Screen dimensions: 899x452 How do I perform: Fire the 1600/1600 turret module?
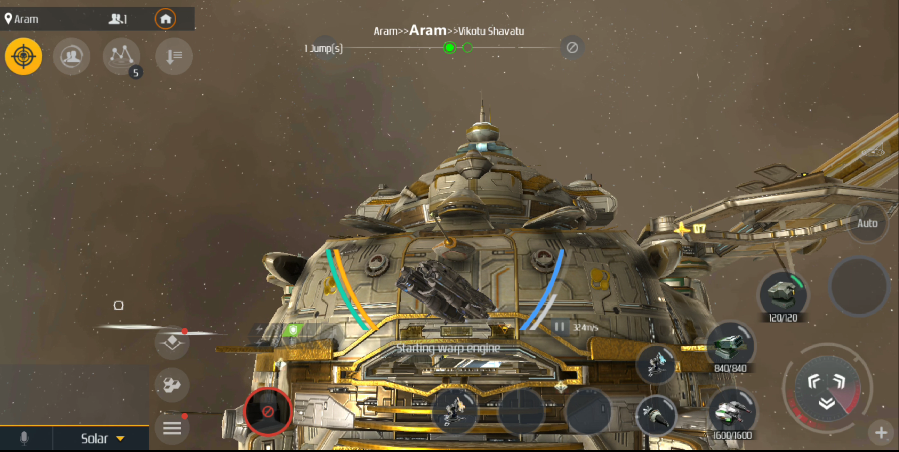pos(731,411)
